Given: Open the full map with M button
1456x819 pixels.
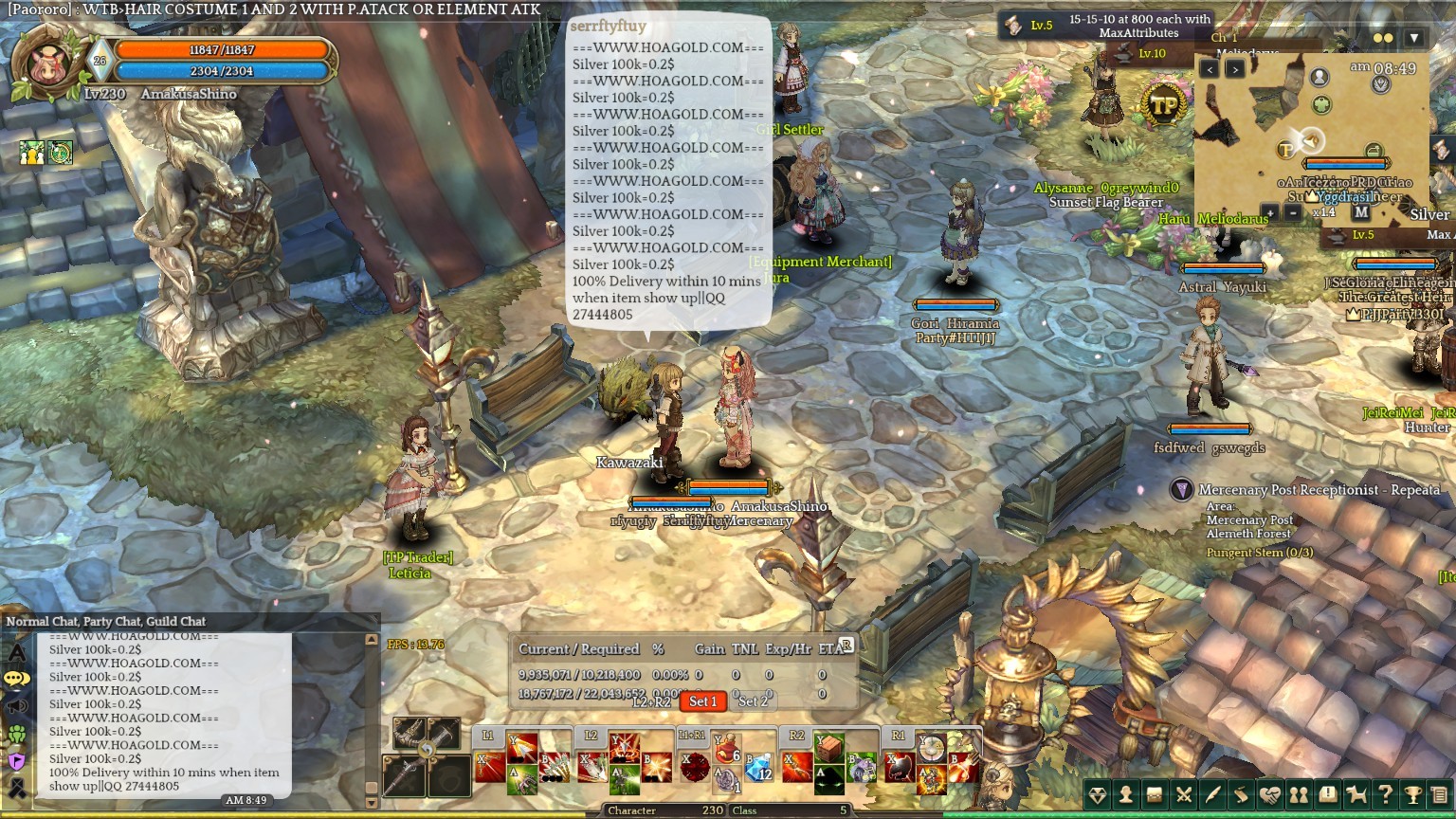Looking at the screenshot, I should [x=1361, y=213].
